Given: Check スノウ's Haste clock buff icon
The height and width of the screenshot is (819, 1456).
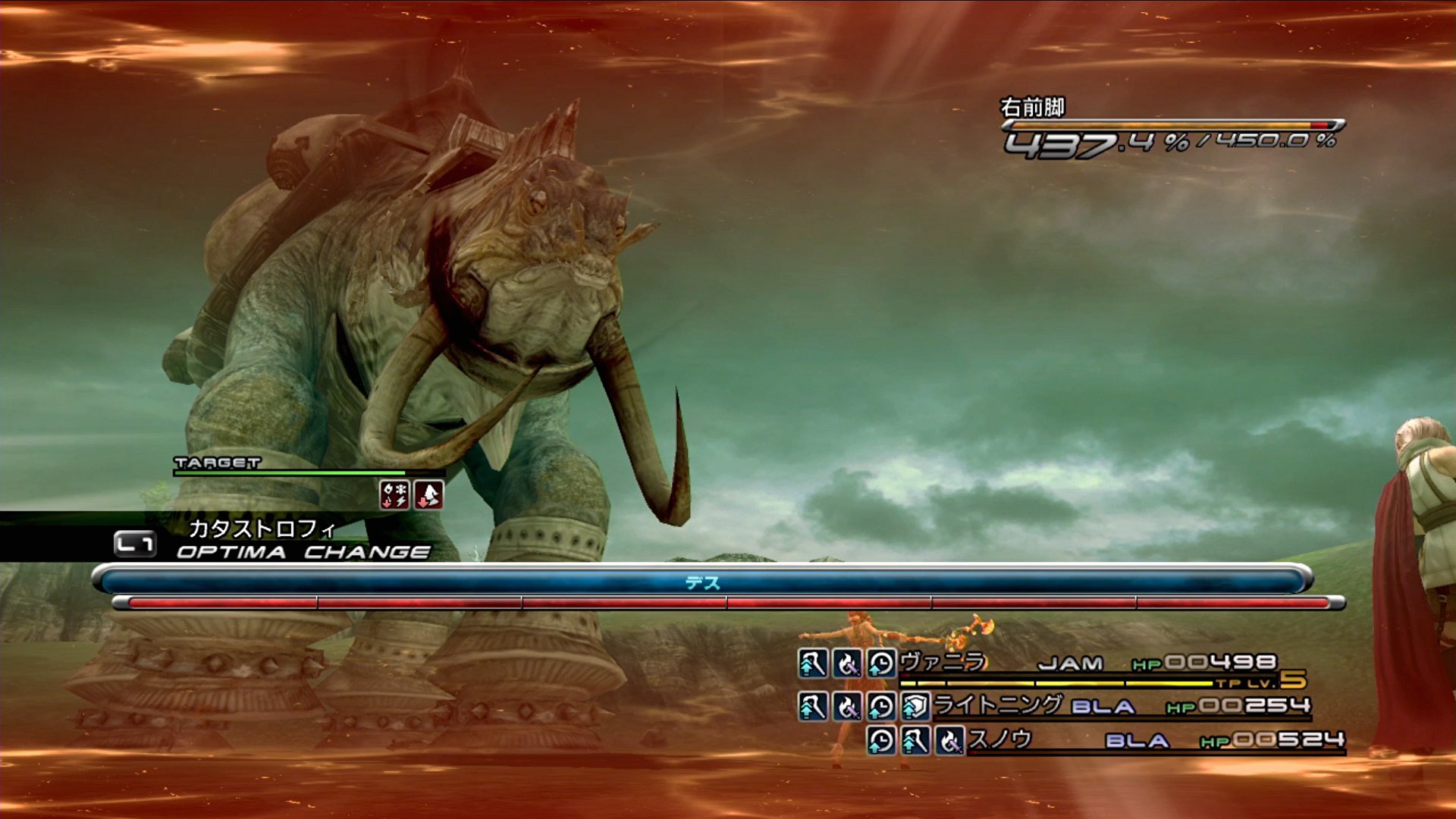Looking at the screenshot, I should coord(881,740).
